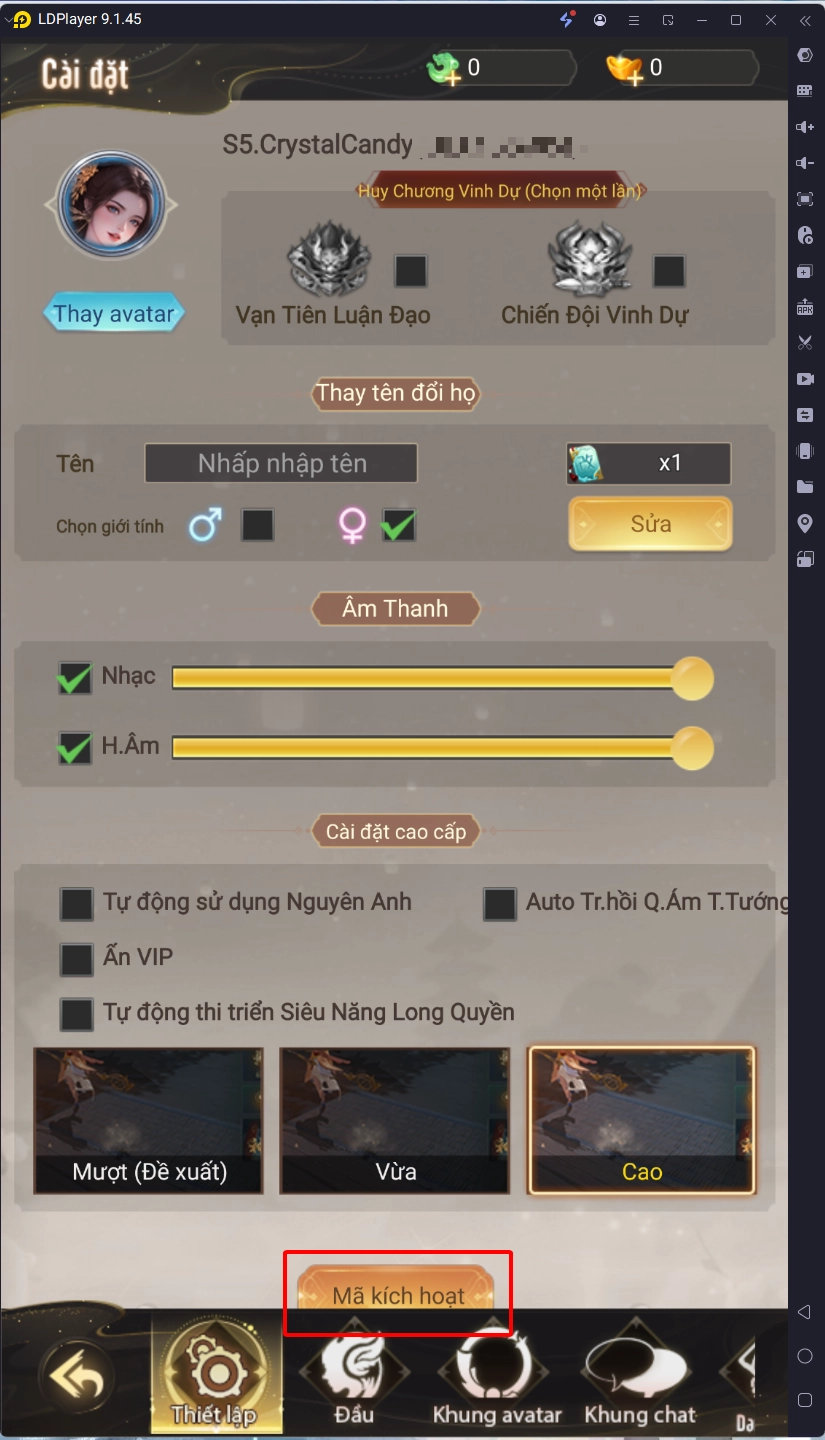Select the Chiến Đội Vinh Dự medal checkbox
The width and height of the screenshot is (825, 1440).
point(668,271)
